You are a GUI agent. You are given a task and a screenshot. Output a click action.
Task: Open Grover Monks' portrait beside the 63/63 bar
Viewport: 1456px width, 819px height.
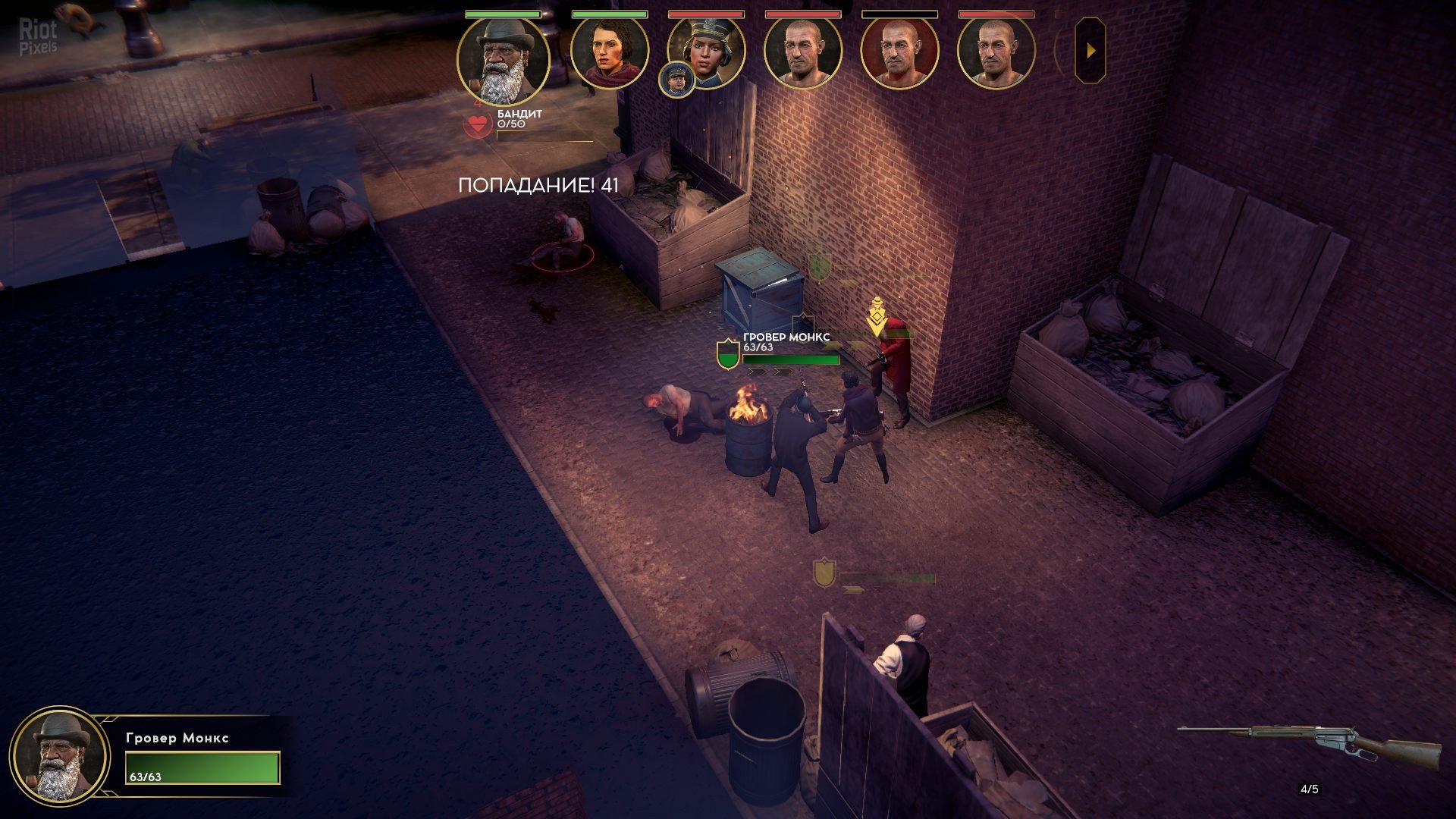[60, 756]
